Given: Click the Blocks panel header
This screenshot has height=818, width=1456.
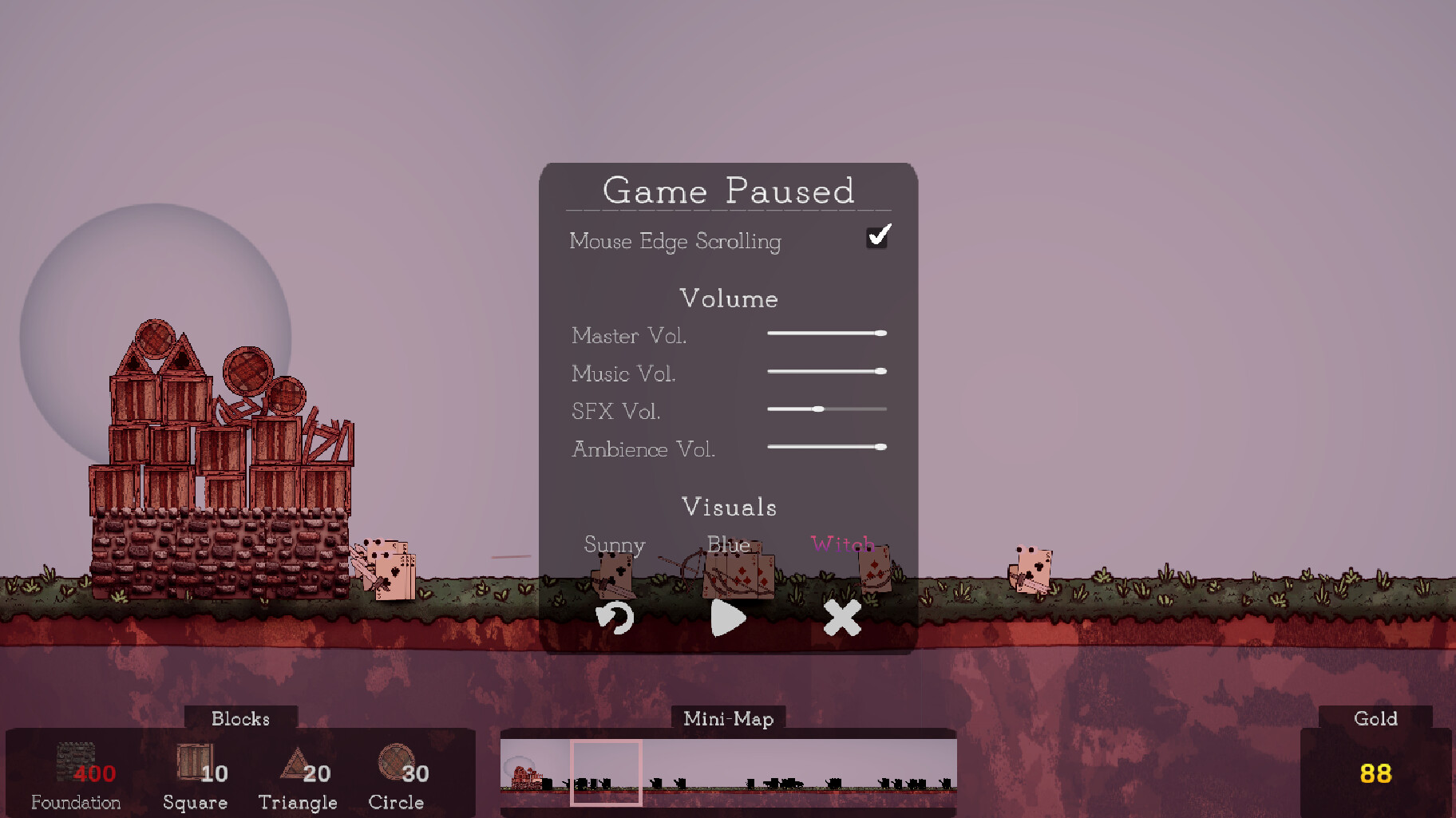Looking at the screenshot, I should pos(239,718).
